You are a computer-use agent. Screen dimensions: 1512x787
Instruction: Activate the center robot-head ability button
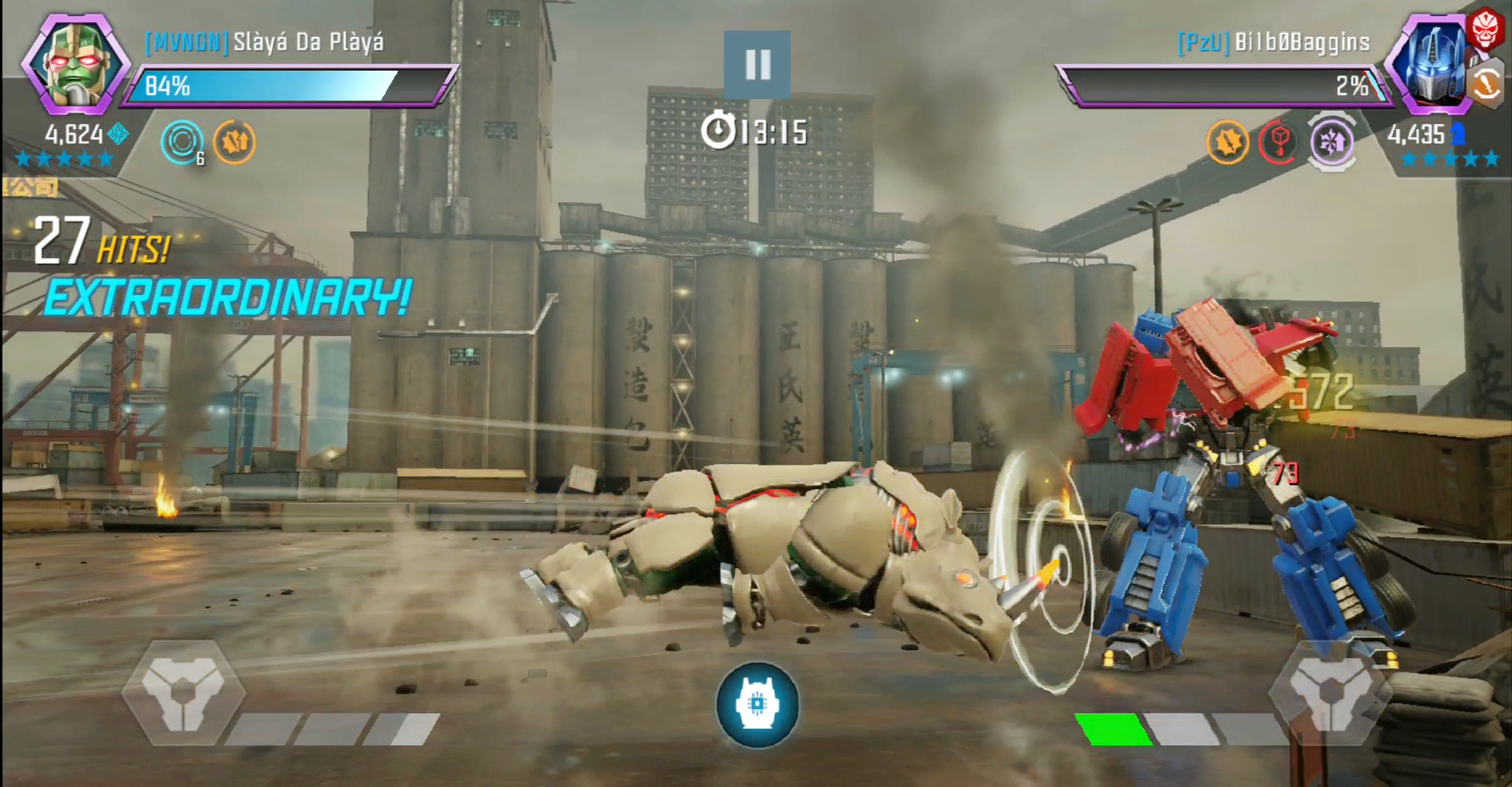(x=757, y=704)
